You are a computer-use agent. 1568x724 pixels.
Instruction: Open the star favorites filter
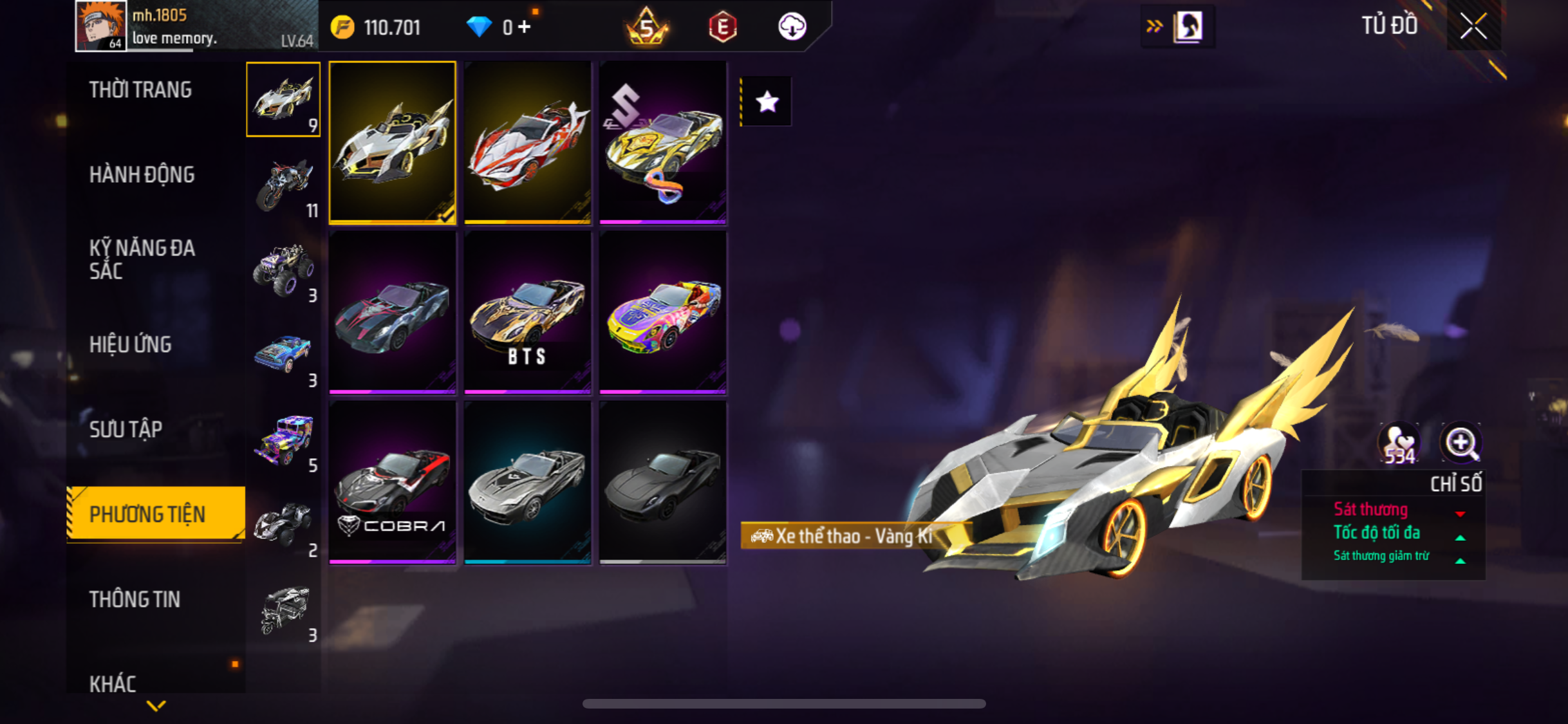767,102
